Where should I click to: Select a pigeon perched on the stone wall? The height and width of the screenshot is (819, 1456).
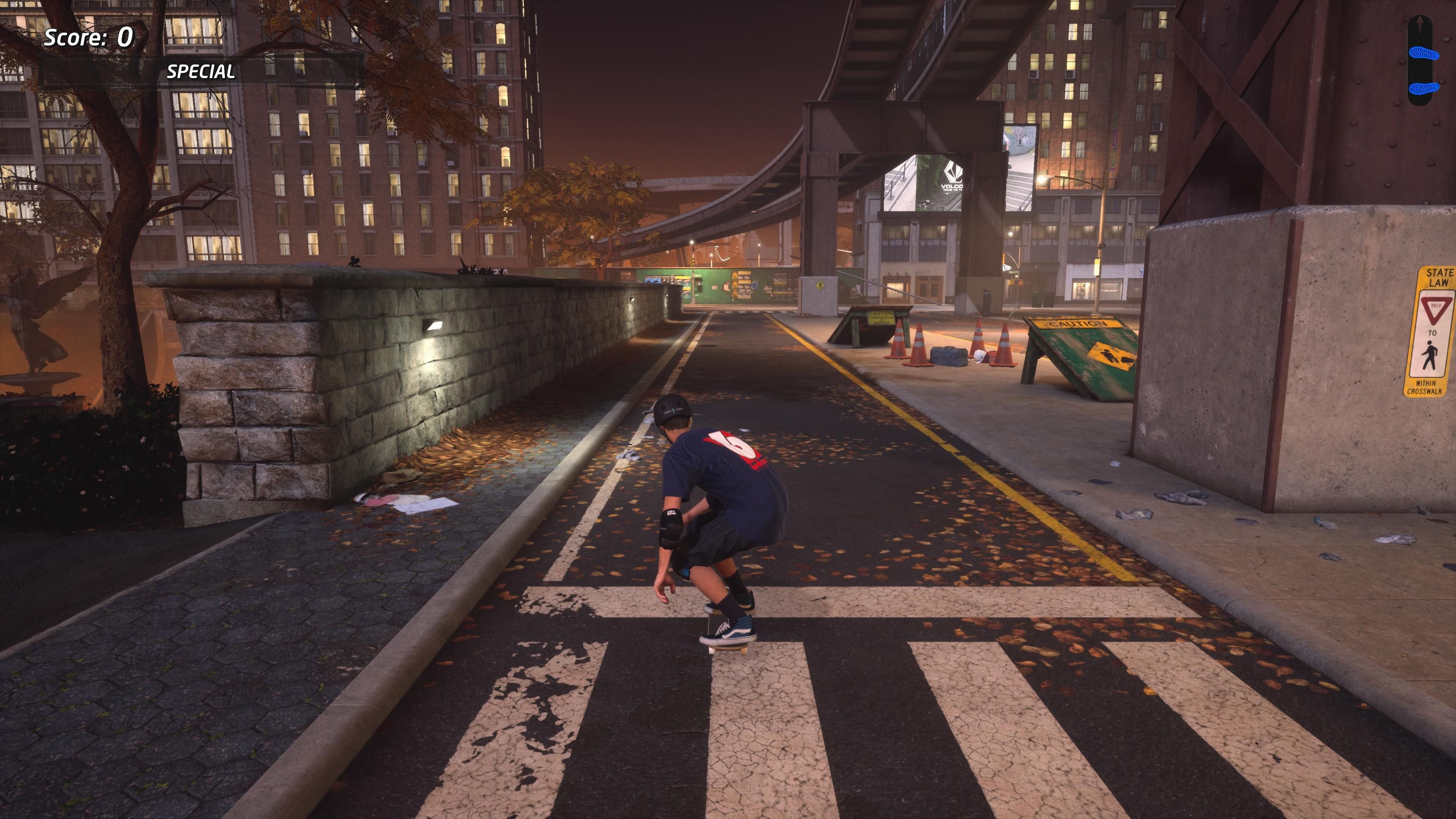coord(355,263)
